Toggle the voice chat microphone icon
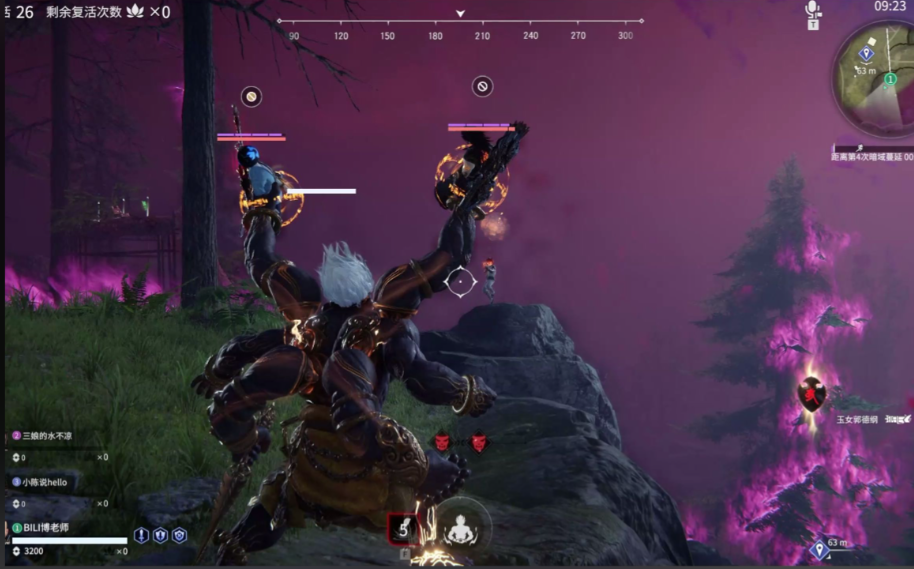The height and width of the screenshot is (569, 914). point(813,10)
